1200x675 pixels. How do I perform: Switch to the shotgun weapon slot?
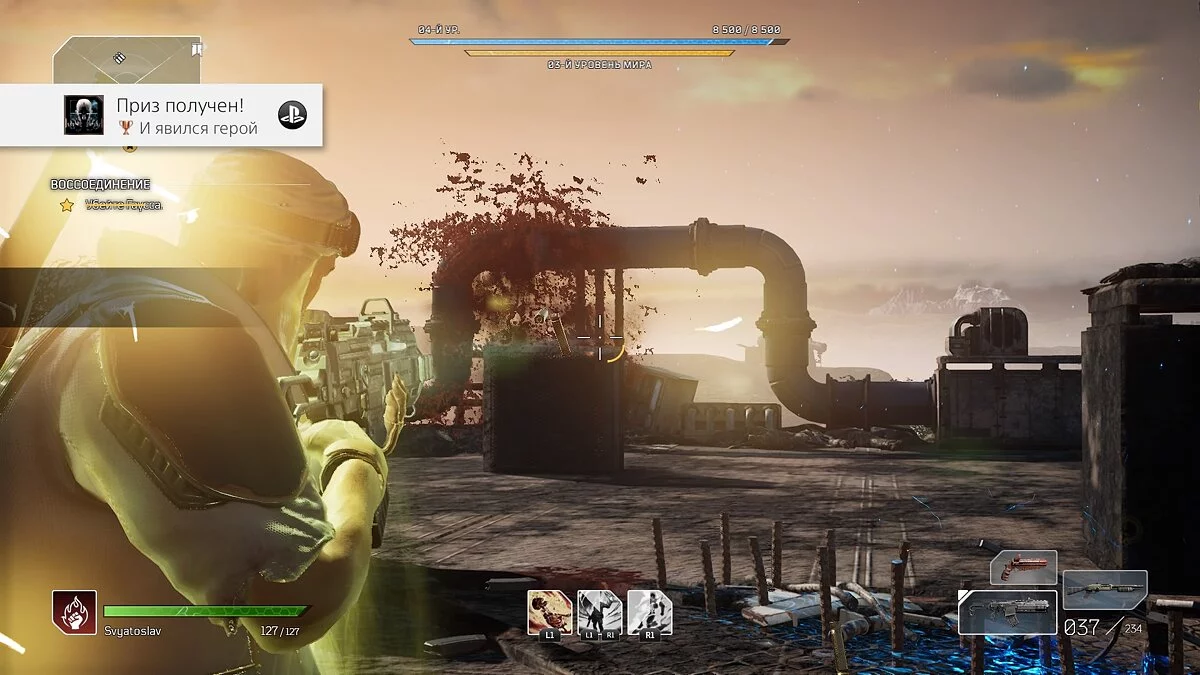coord(1104,590)
